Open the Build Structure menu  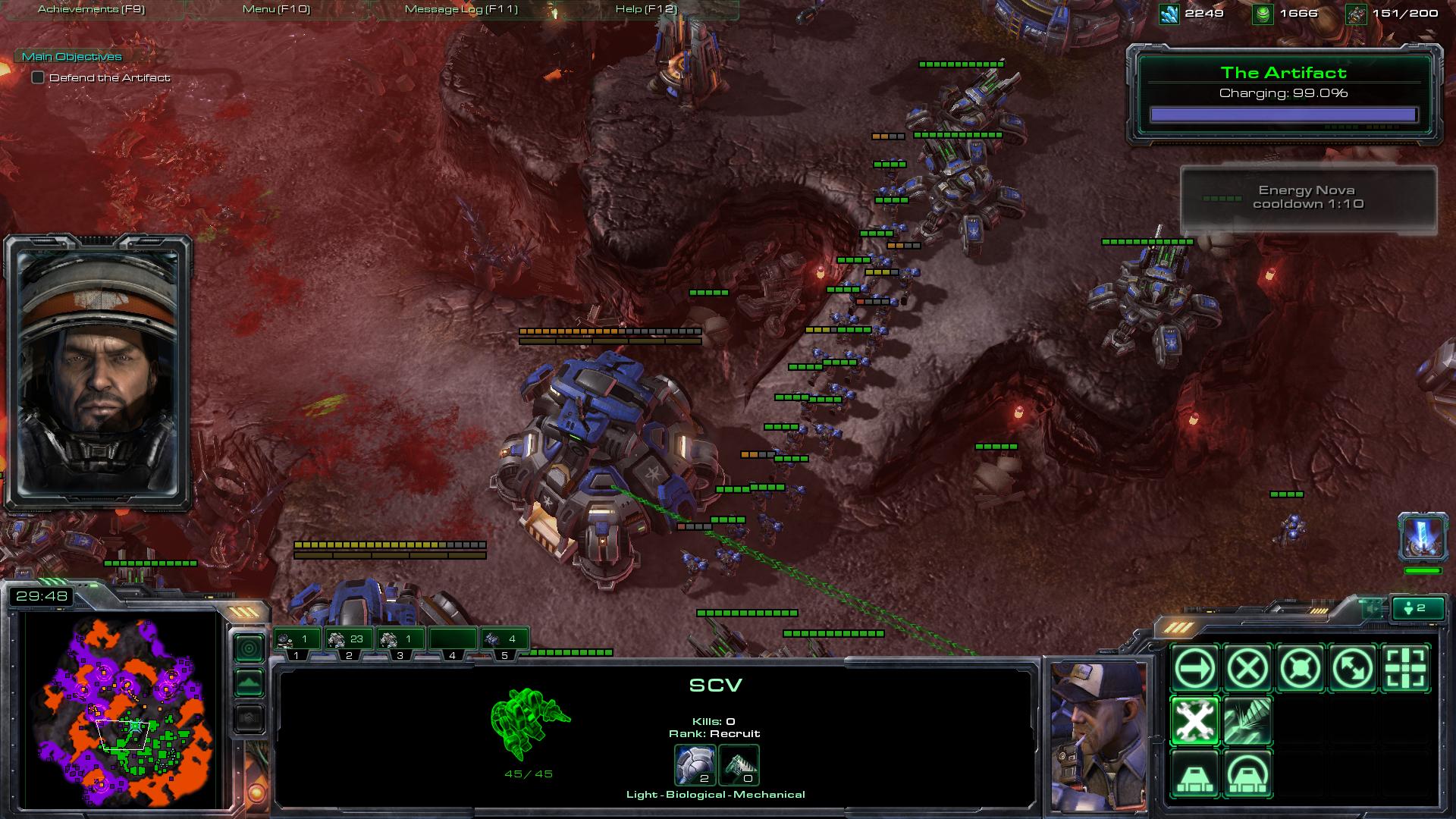tap(1195, 773)
